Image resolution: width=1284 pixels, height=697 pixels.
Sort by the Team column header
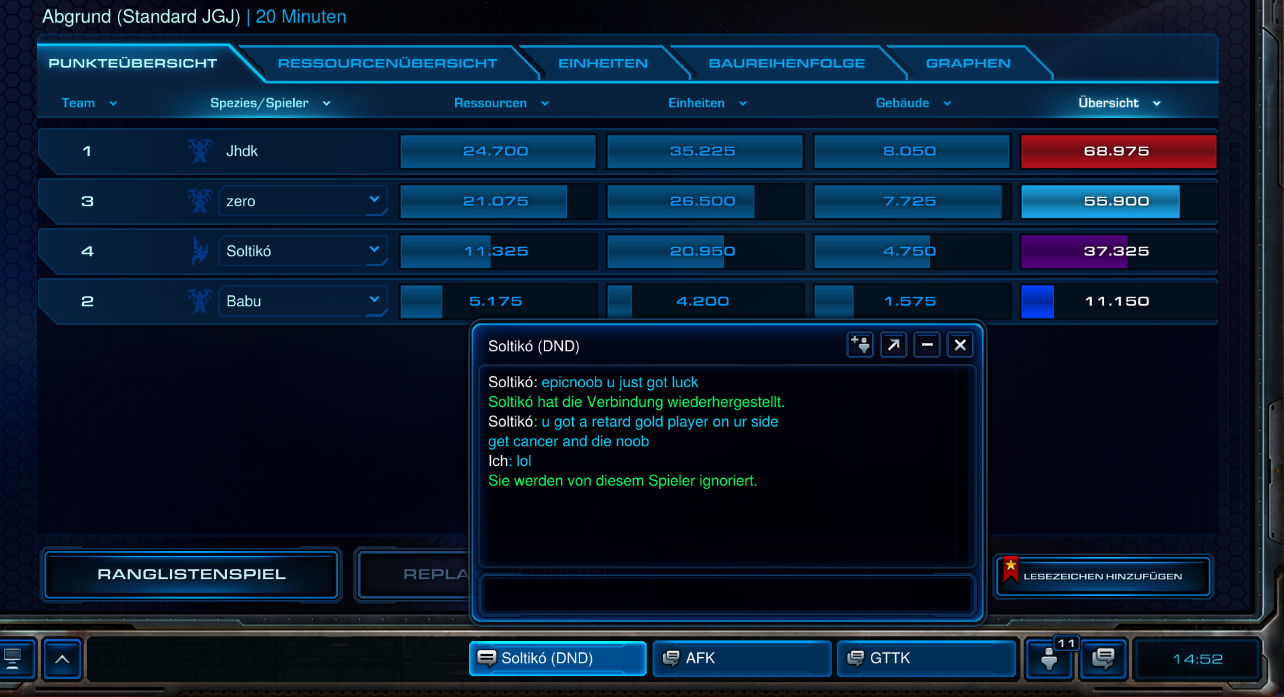tap(89, 103)
